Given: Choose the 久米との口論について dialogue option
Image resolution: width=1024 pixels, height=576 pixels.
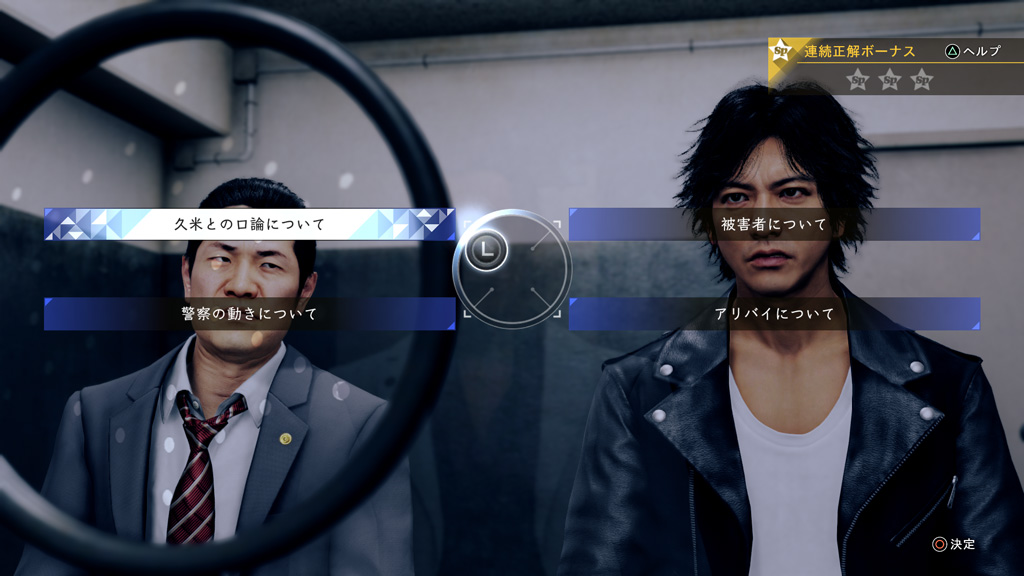Looking at the screenshot, I should tap(250, 224).
